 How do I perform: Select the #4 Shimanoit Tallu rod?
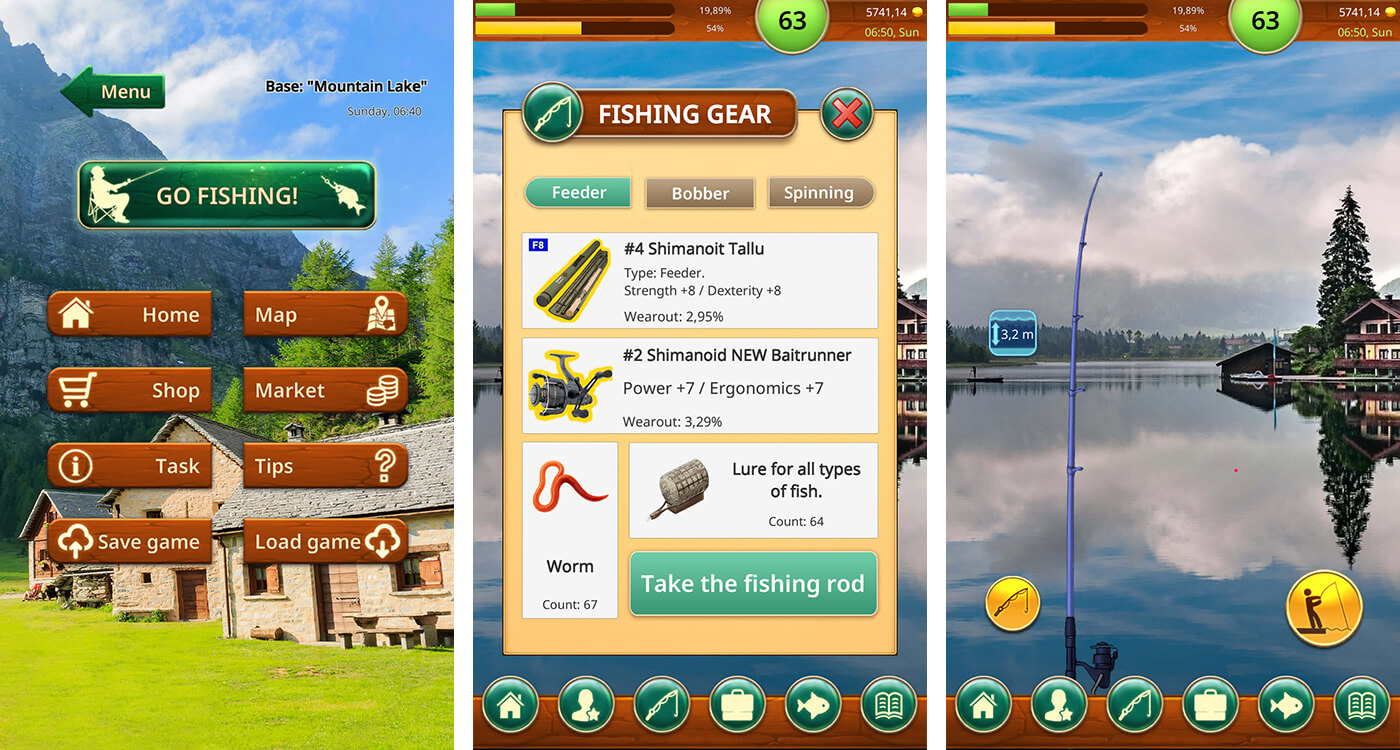coord(698,280)
